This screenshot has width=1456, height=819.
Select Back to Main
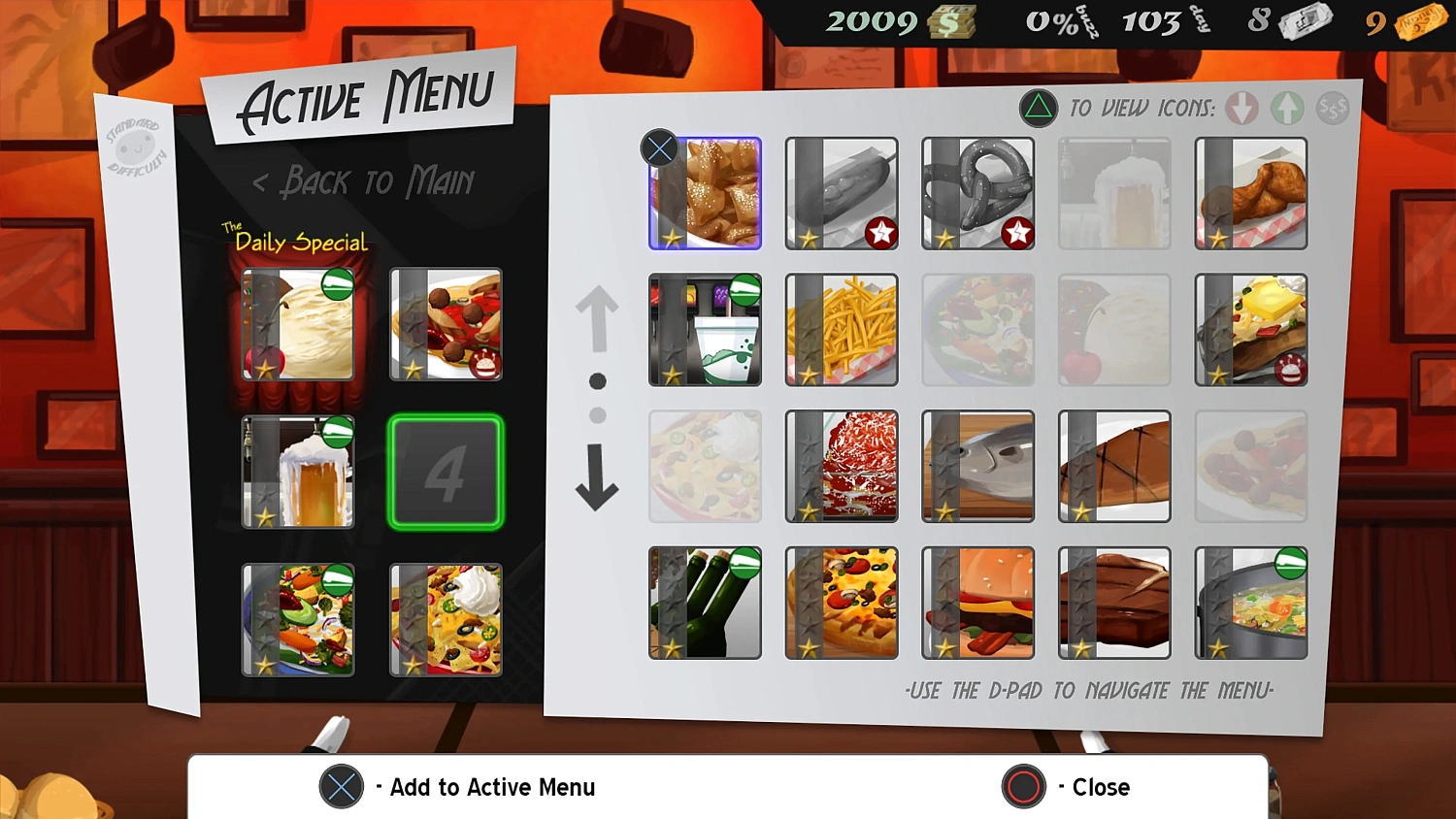click(364, 182)
